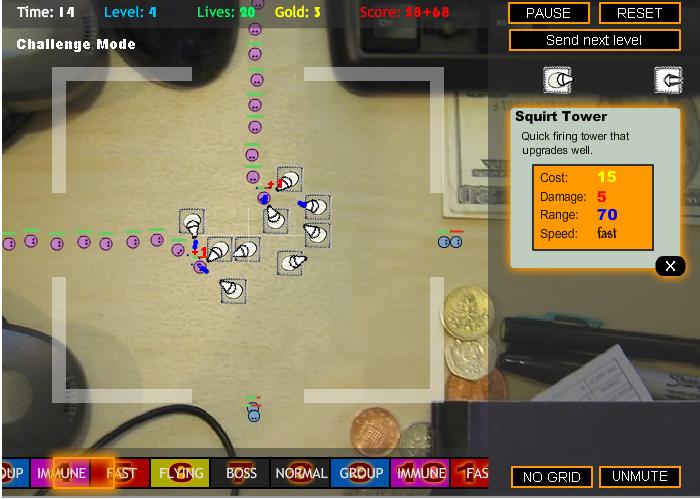Image resolution: width=700 pixels, height=499 pixels.
Task: Close the Squirt Tower info panel
Action: (670, 265)
